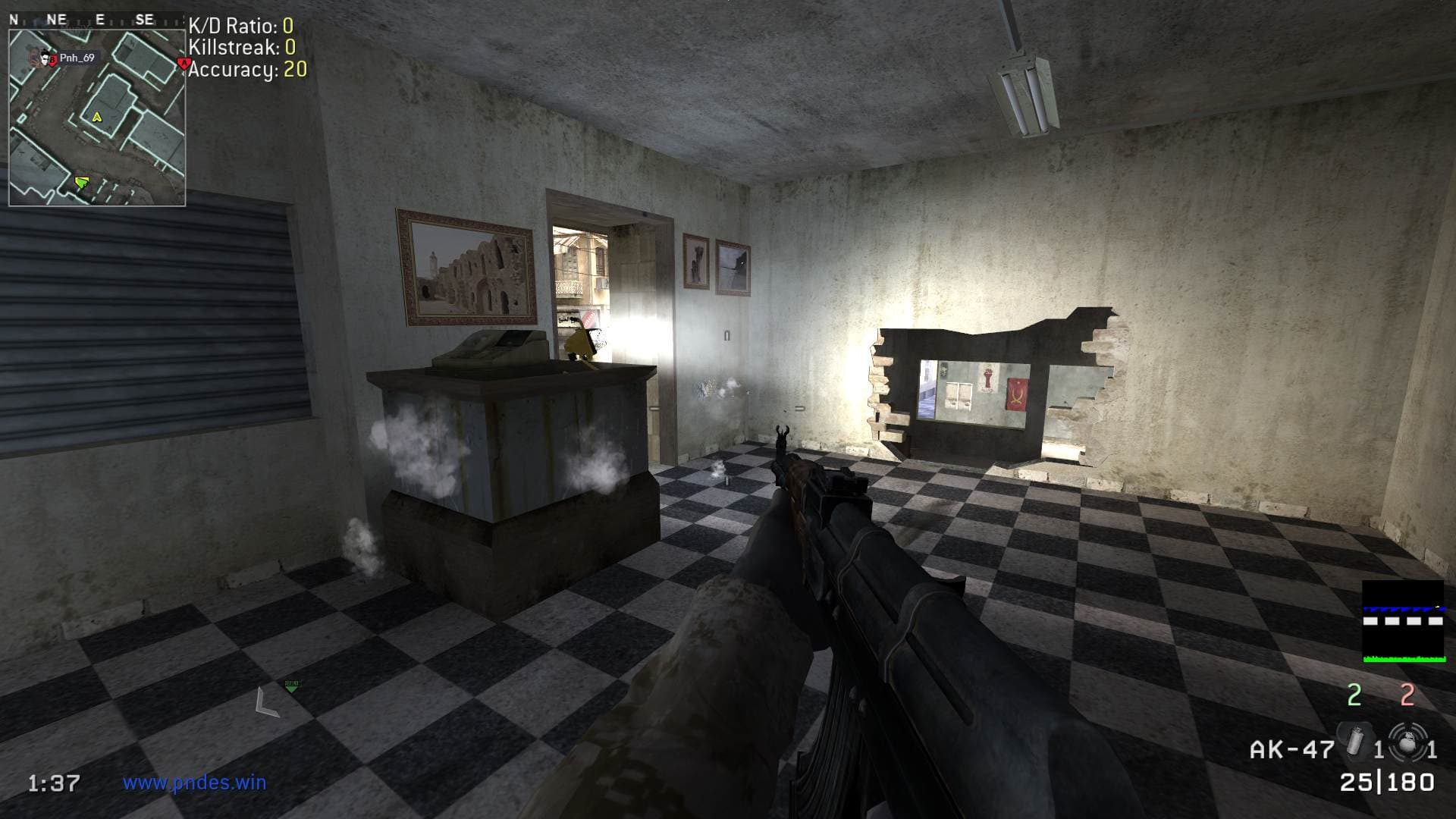The width and height of the screenshot is (1456, 819).
Task: Click the compass heading strip
Action: pos(94,20)
